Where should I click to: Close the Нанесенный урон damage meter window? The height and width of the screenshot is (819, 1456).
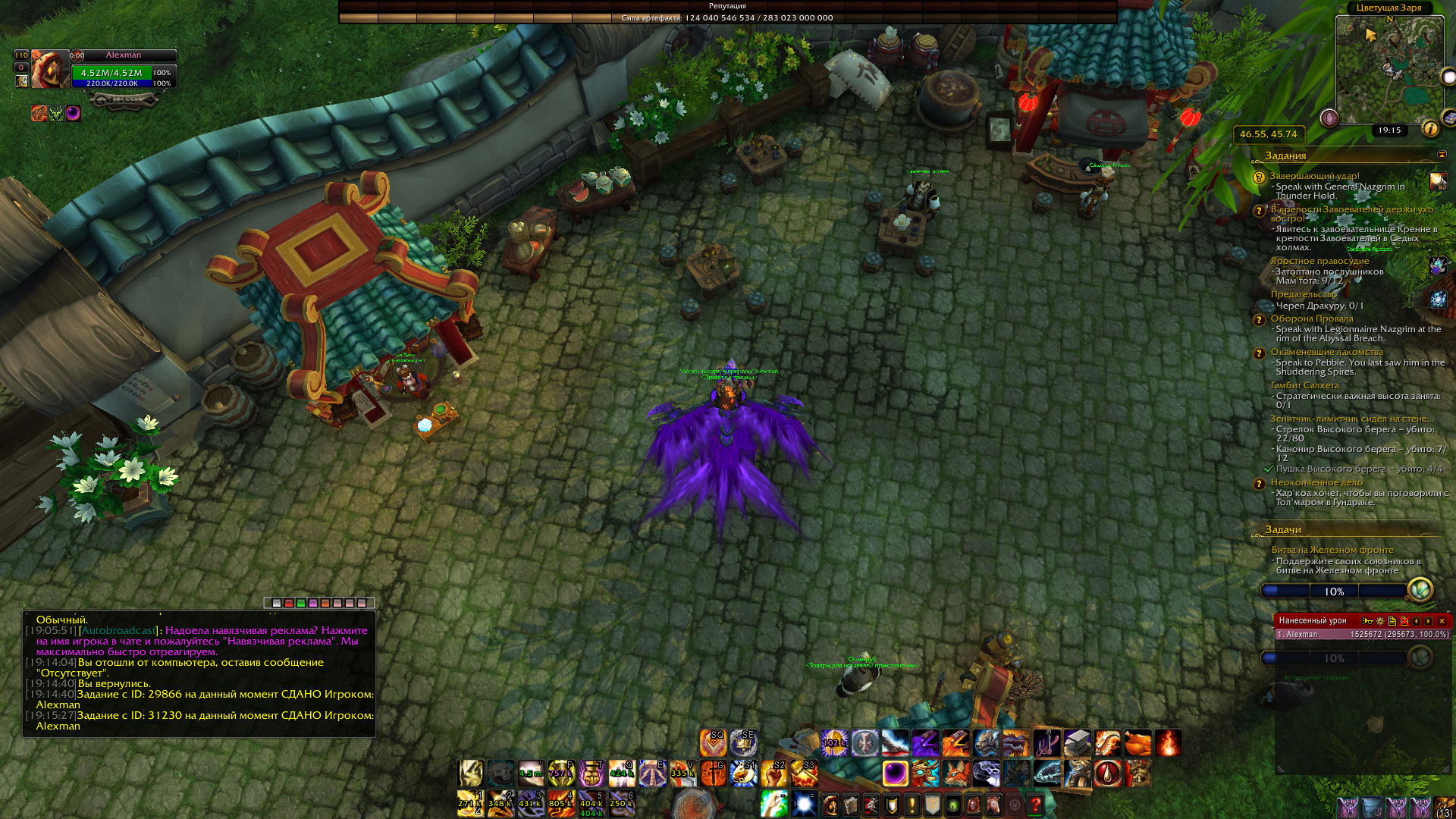pos(1442,621)
